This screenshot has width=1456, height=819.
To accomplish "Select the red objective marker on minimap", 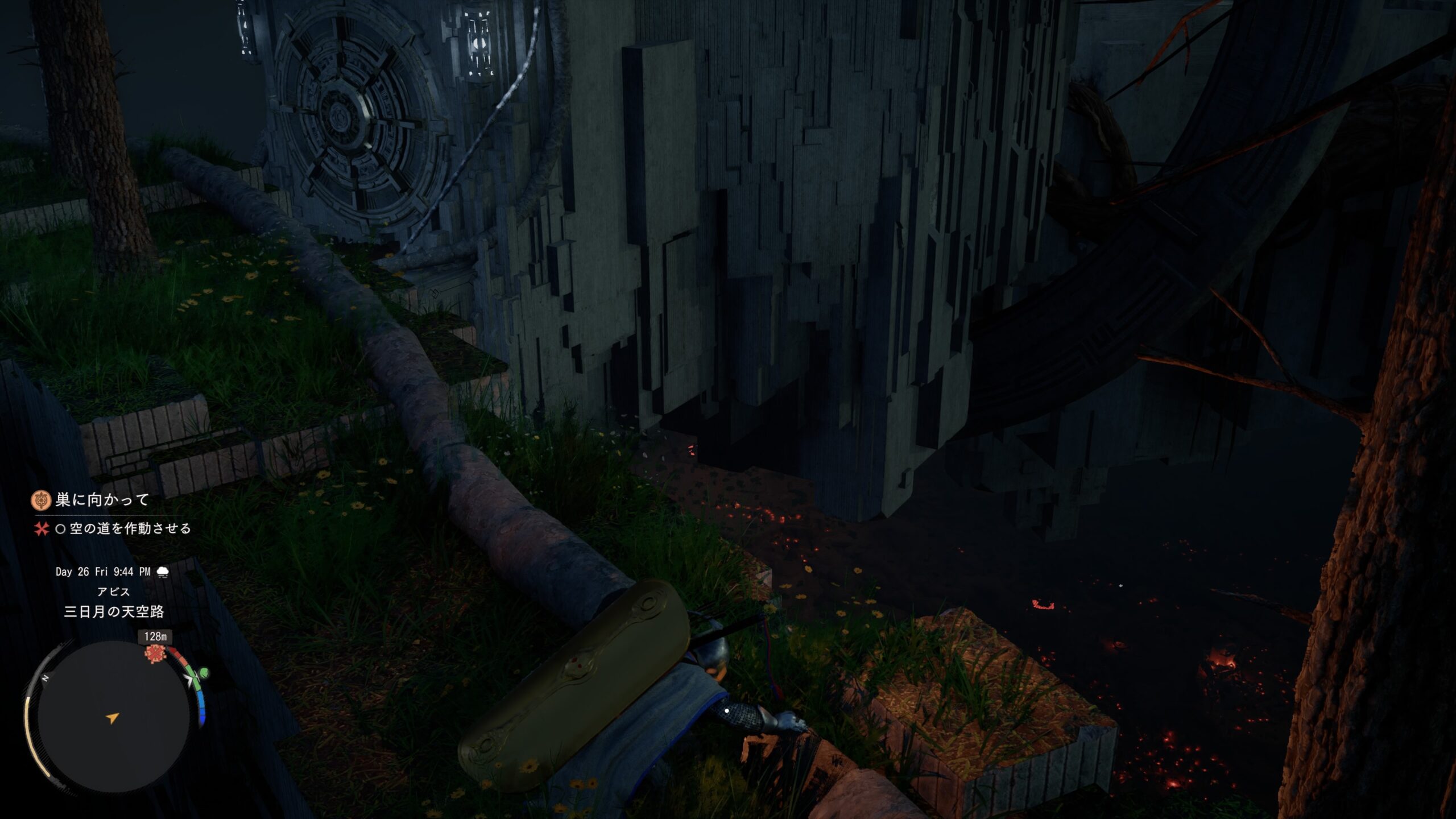I will (155, 654).
